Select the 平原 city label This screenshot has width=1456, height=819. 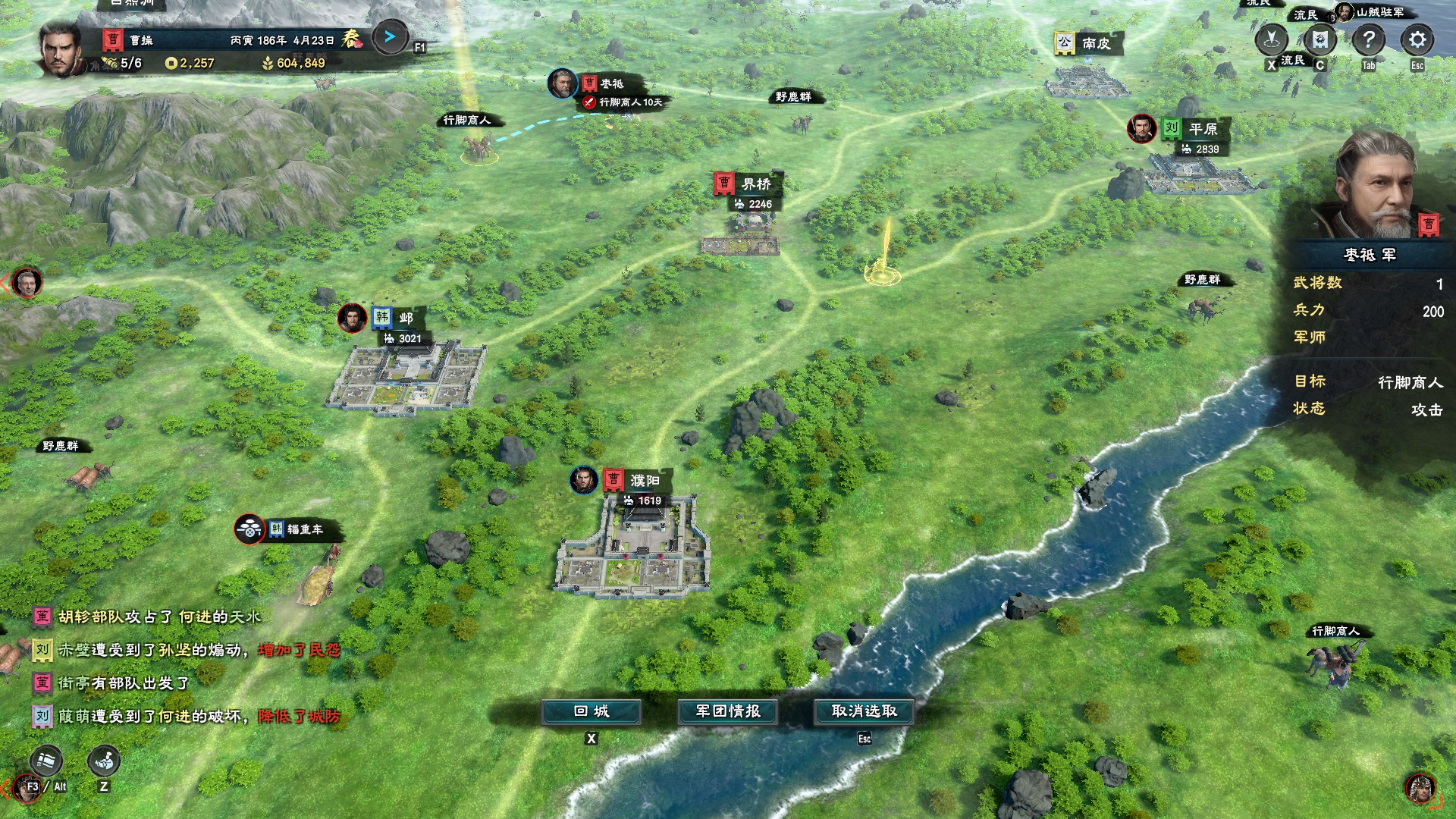1202,129
